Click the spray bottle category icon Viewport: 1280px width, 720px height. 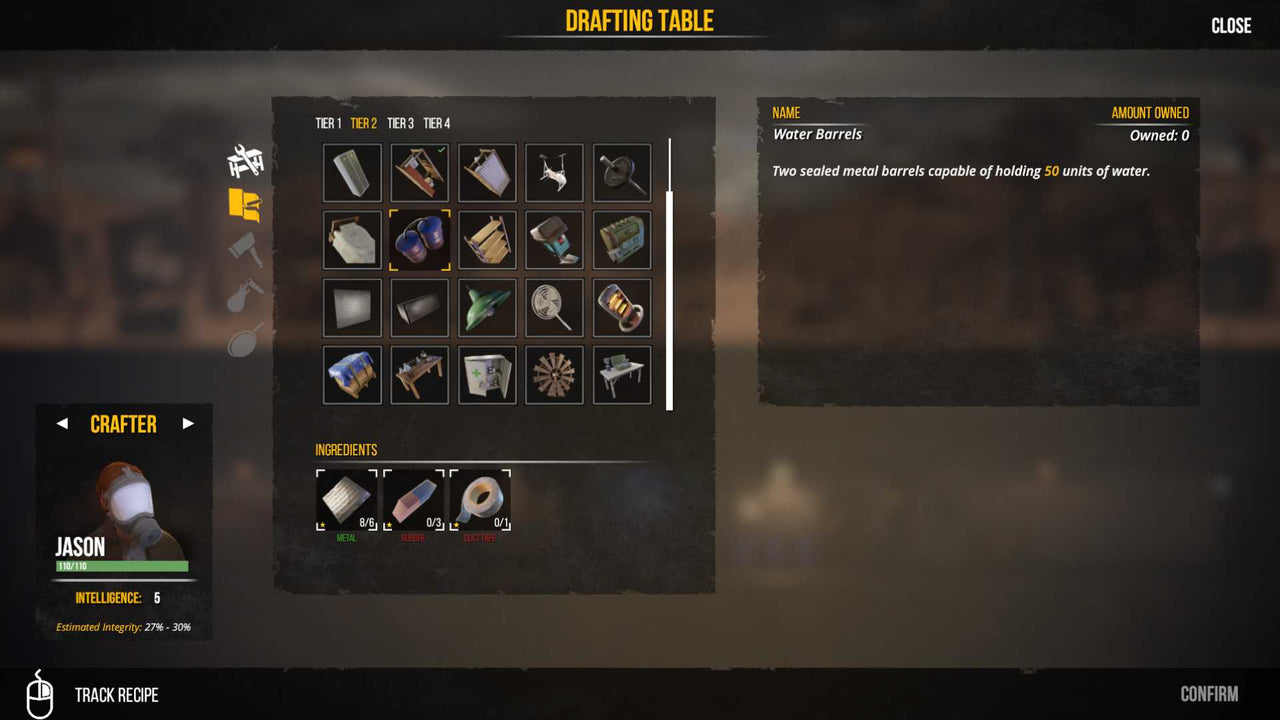pyautogui.click(x=243, y=295)
